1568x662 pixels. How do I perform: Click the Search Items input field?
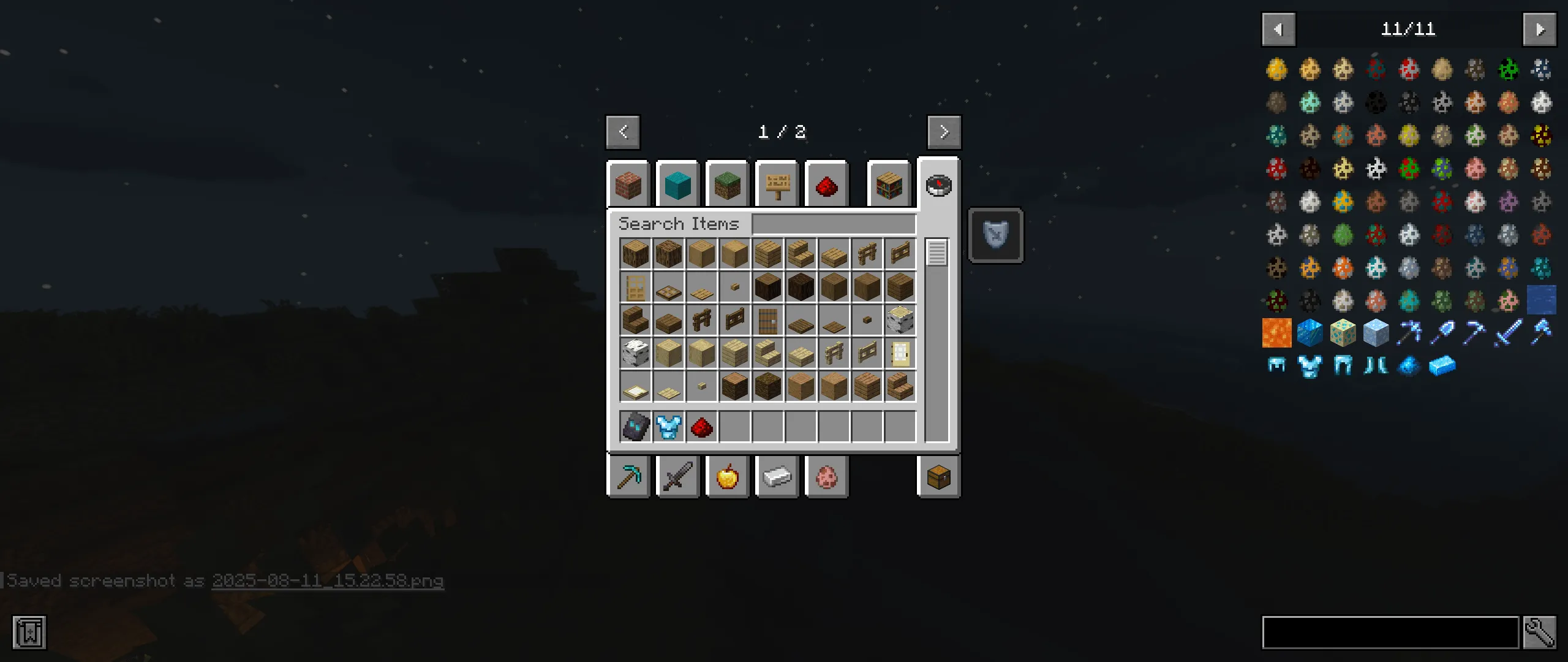[833, 223]
